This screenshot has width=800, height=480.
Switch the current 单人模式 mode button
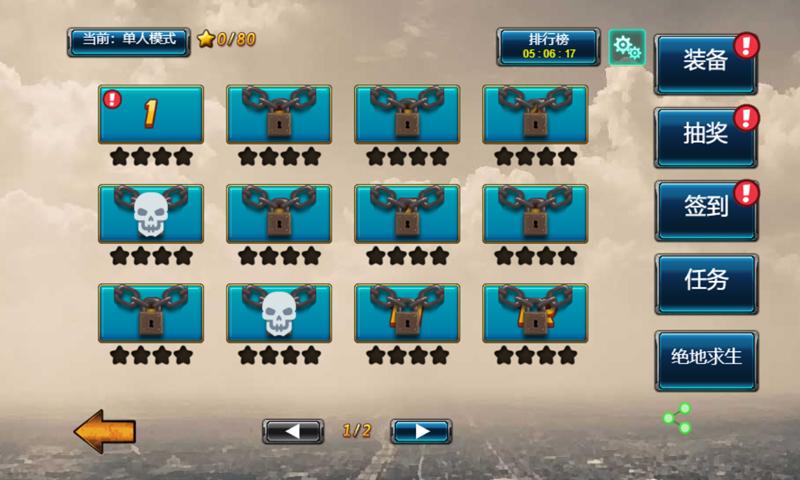(128, 40)
